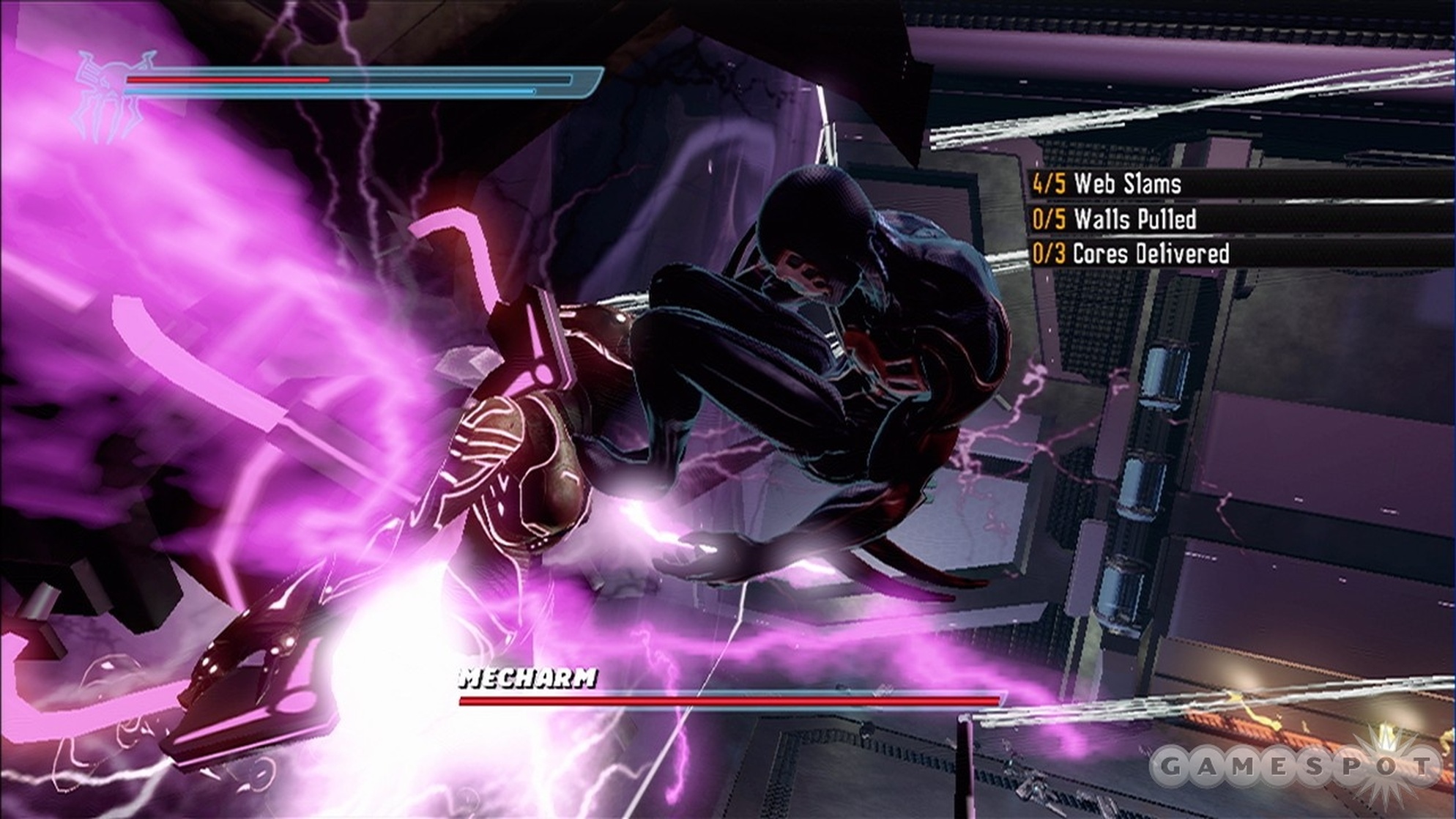Select the Web Slams objective row
Screen dimensions: 1456x819
(x=1107, y=183)
